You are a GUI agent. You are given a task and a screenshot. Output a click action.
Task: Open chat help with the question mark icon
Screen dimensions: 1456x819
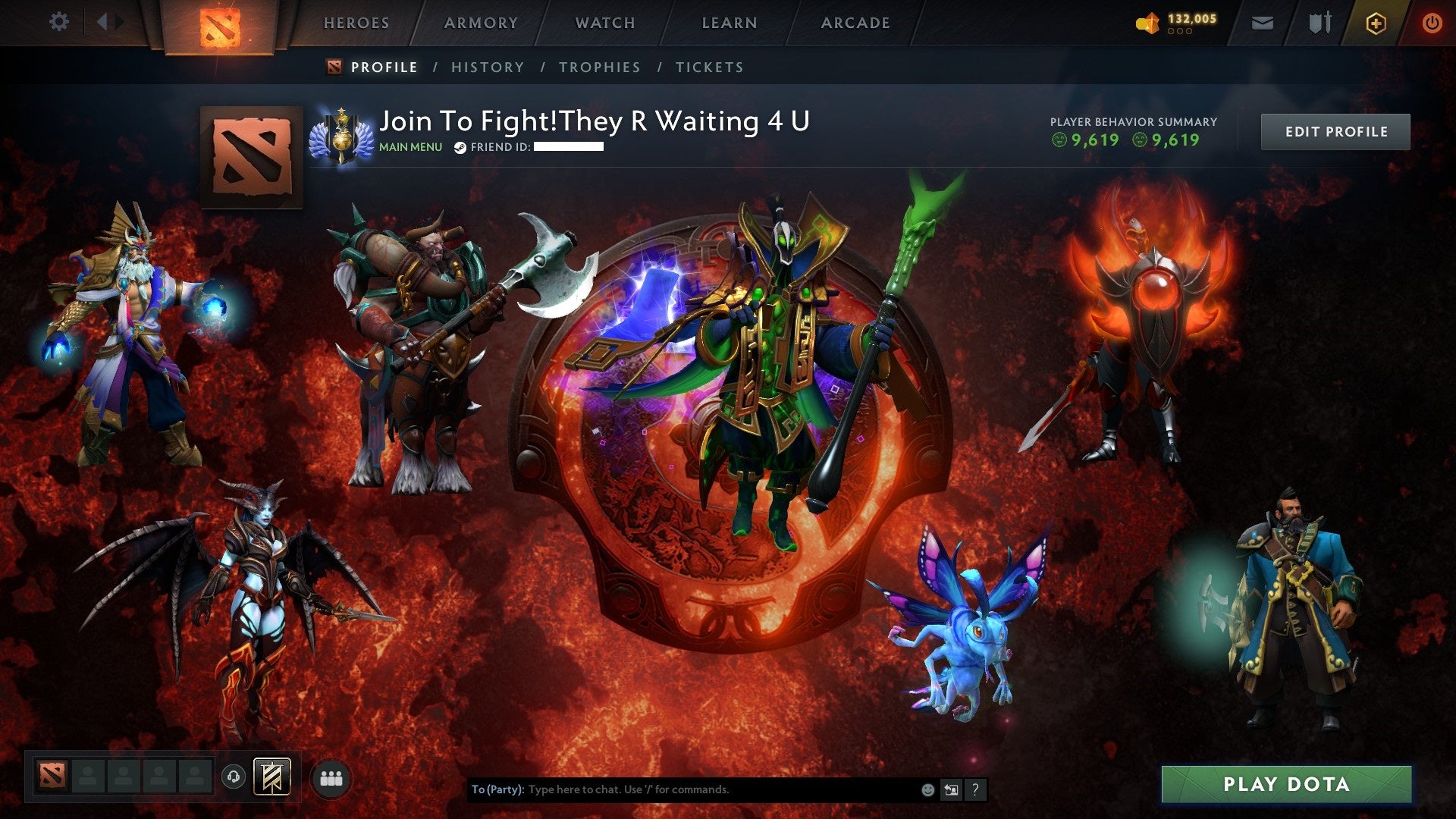974,789
